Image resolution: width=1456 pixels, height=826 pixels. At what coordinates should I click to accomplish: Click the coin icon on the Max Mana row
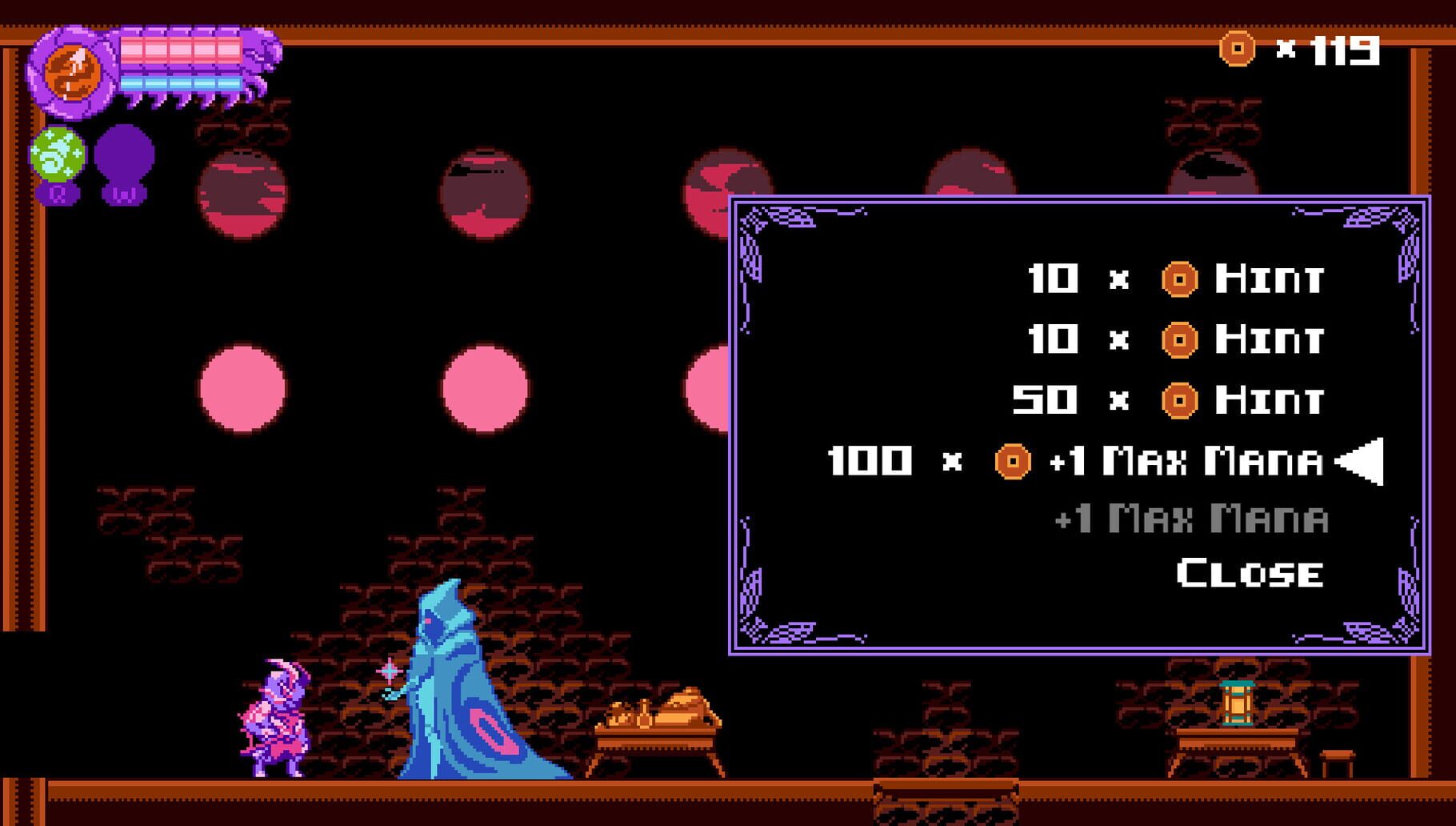point(1014,459)
